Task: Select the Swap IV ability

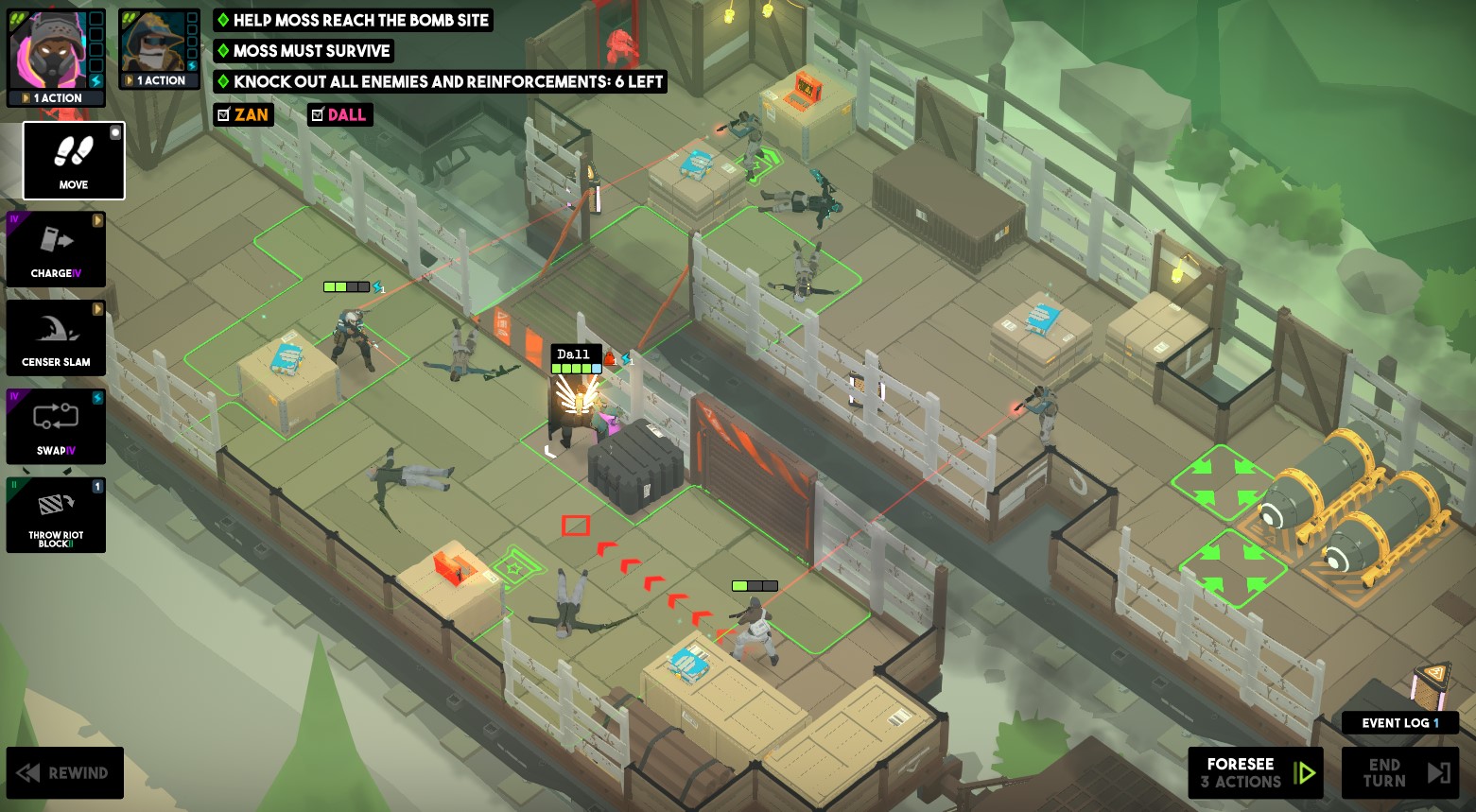Action: [x=56, y=426]
